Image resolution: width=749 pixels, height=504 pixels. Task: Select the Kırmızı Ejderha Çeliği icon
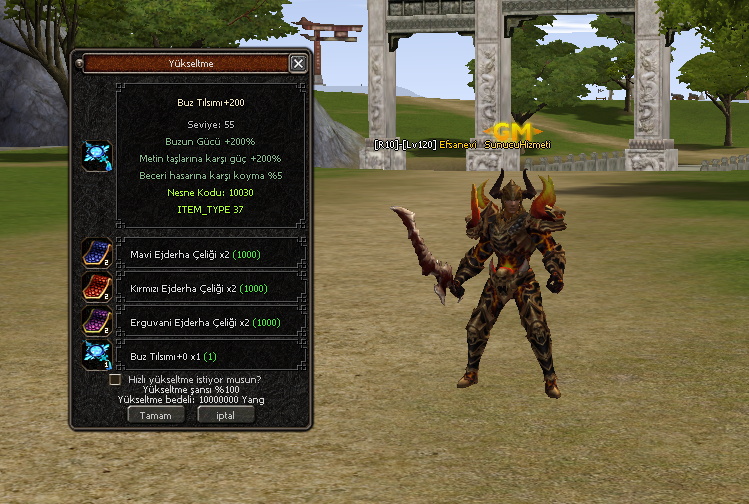click(x=97, y=288)
